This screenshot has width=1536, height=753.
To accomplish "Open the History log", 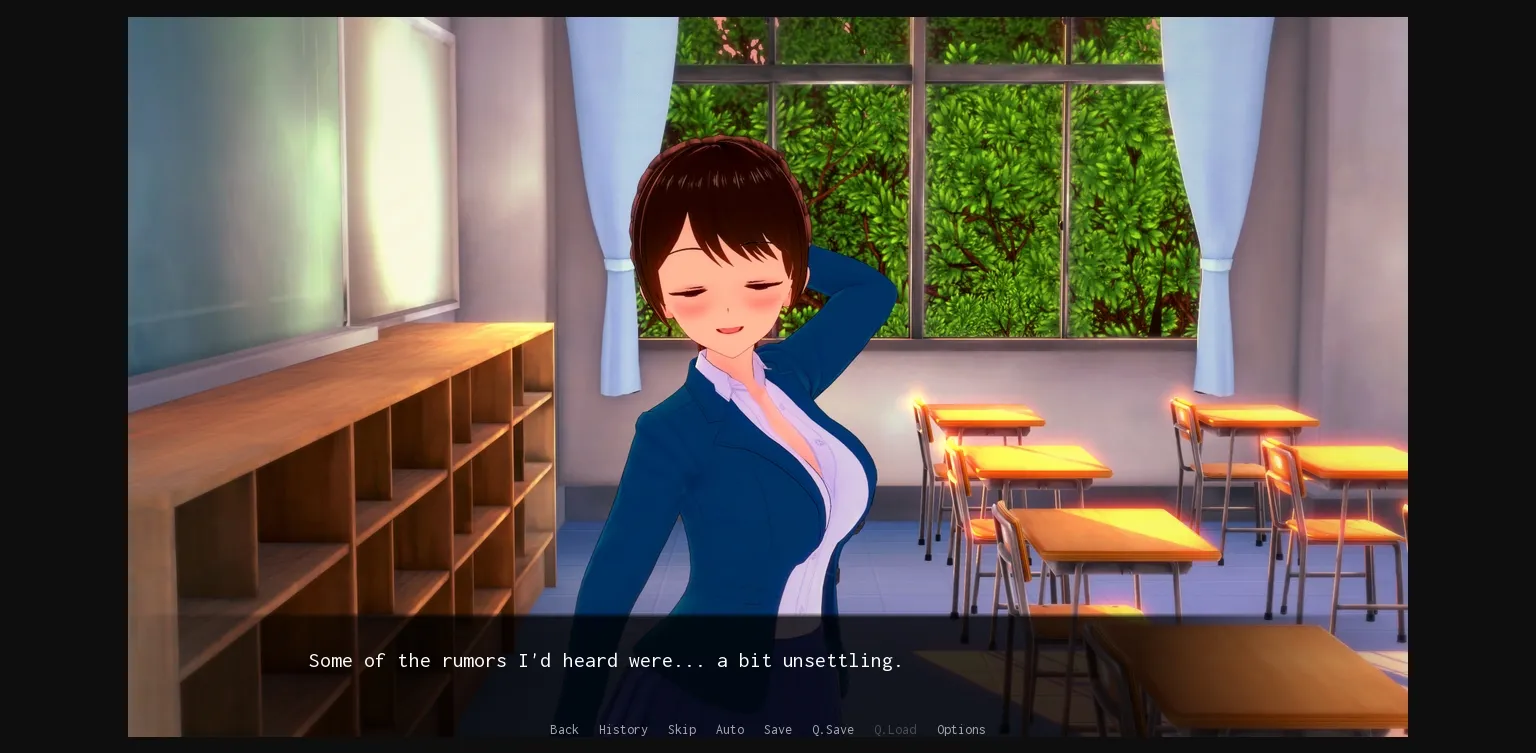I will [x=623, y=729].
